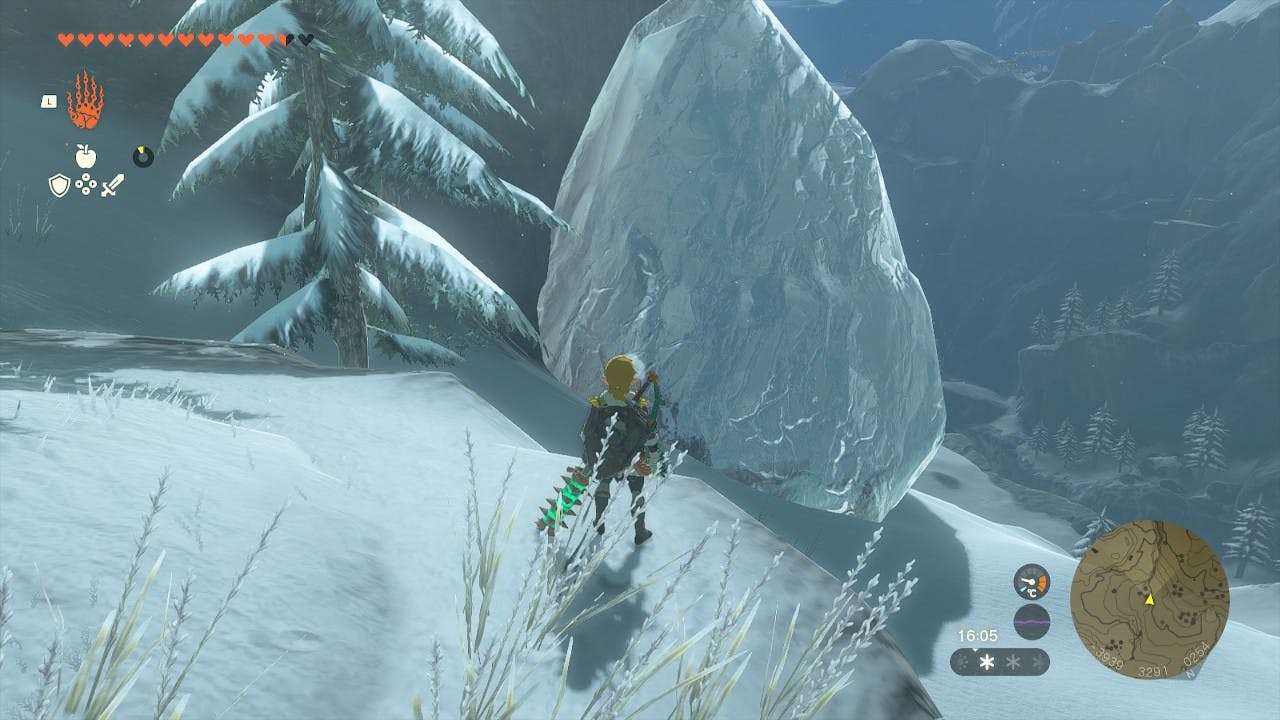Screen dimensions: 1280x720
Task: Open the shield quick-select icon
Action: [x=59, y=185]
